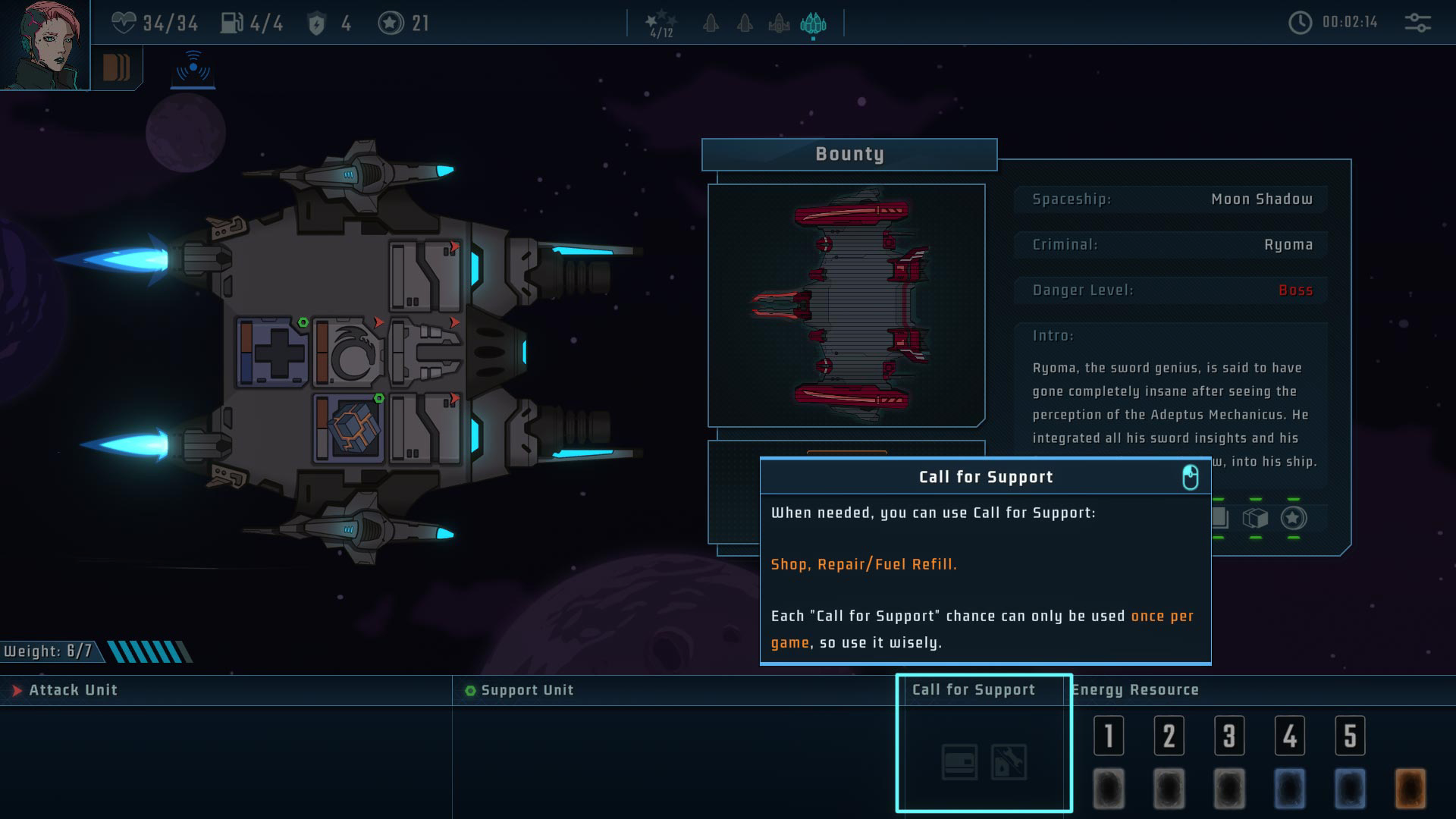Select the cube cargo ship module
Image resolution: width=1456 pixels, height=819 pixels.
click(x=349, y=428)
